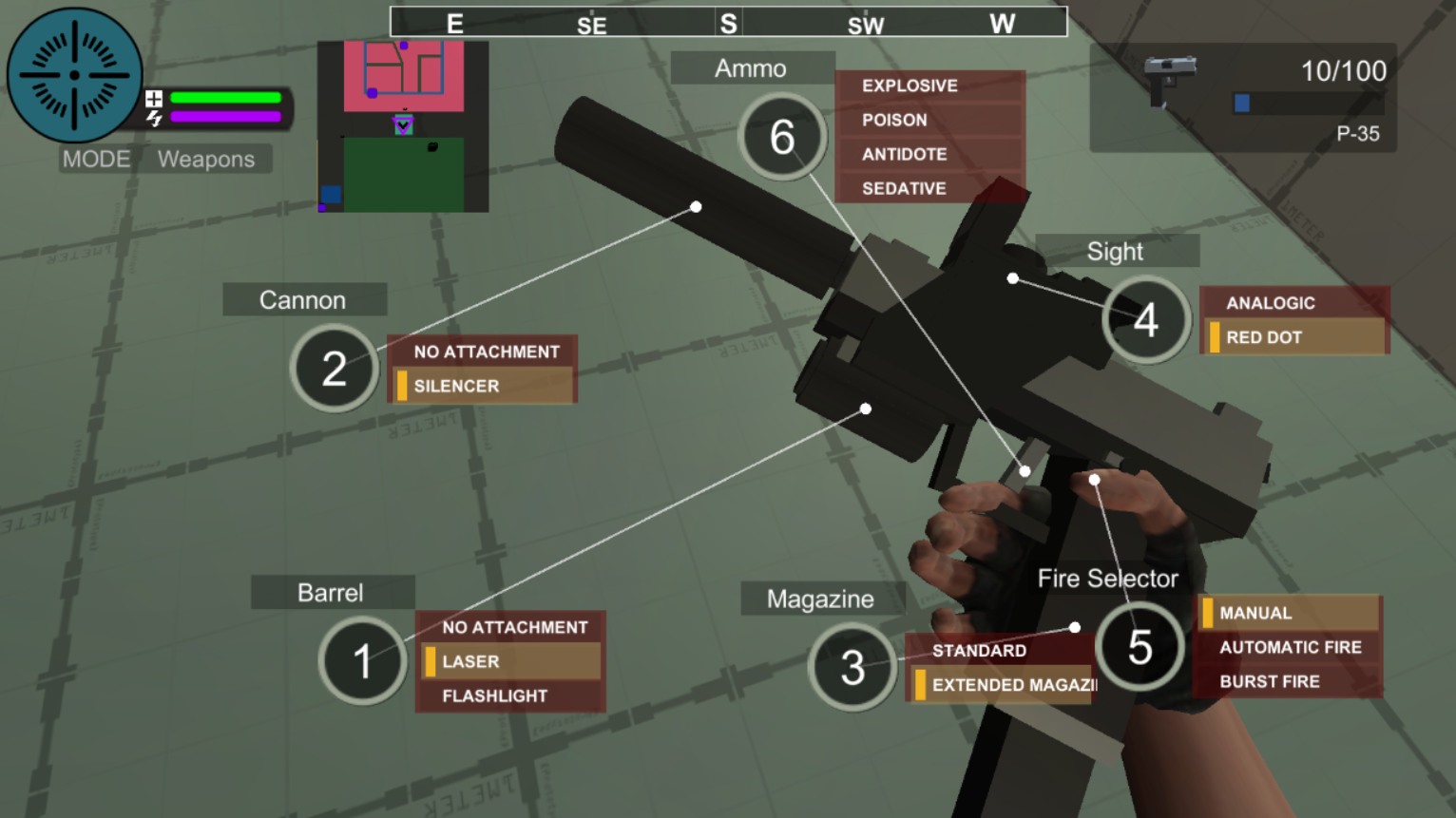Switch to Automatic Fire mode

[1288, 647]
